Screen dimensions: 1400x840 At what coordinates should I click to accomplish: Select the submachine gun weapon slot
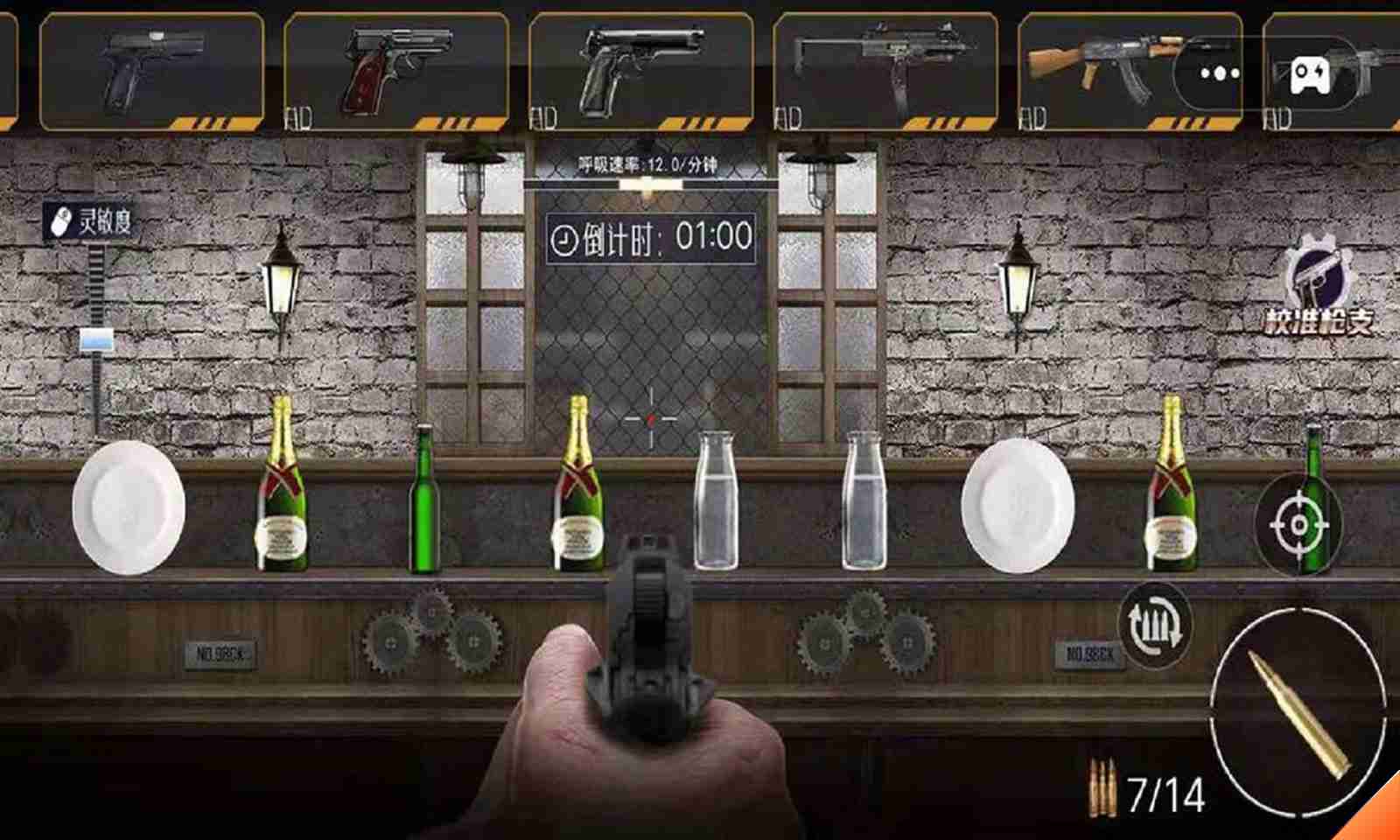point(885,71)
